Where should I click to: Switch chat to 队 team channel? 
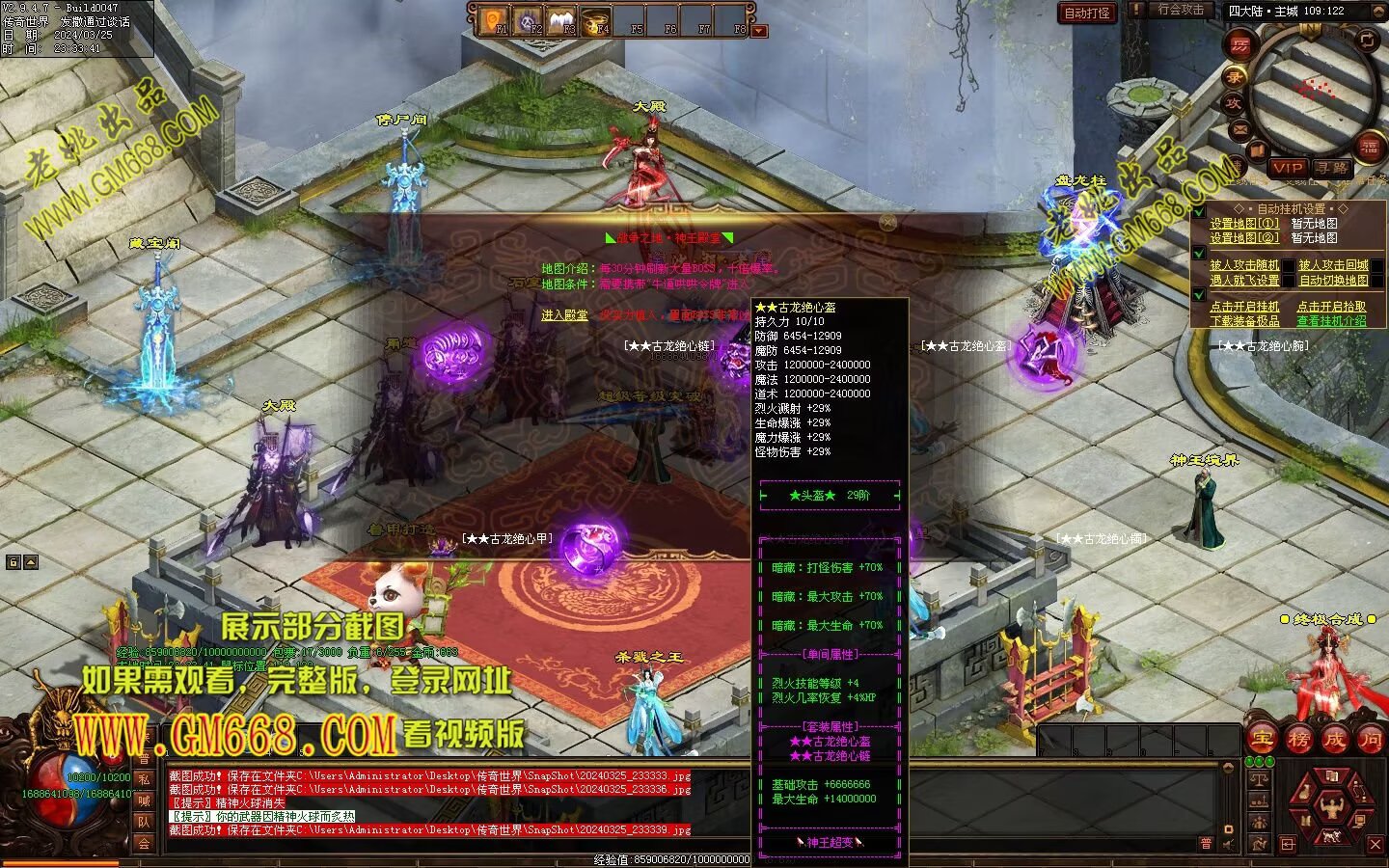(x=144, y=822)
